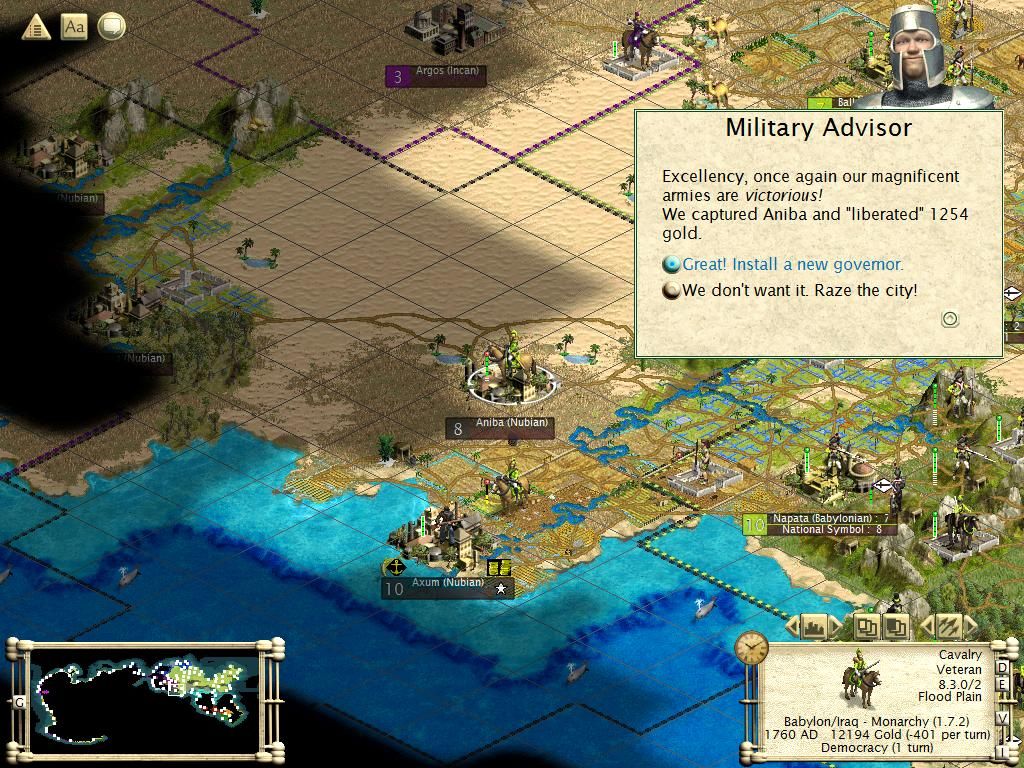Click the V button on the info box
The image size is (1024, 768).
click(1003, 719)
